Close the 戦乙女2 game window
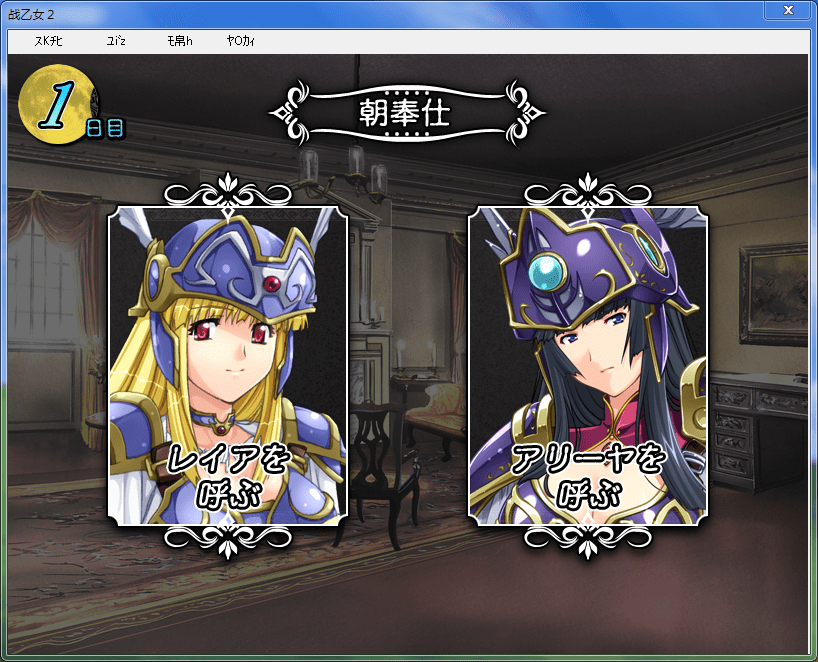This screenshot has height=662, width=818. 789,10
